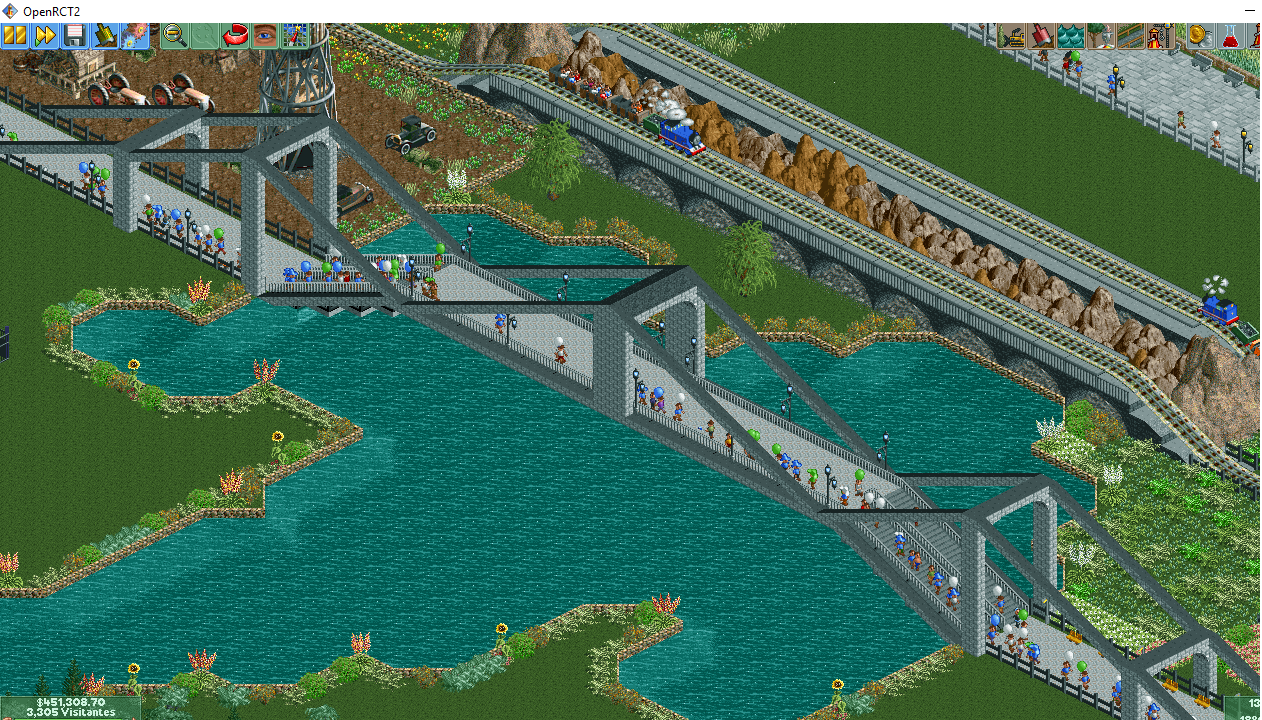Open research with the red flask icon
Screen dimensions: 1262x720
pos(1227,36)
